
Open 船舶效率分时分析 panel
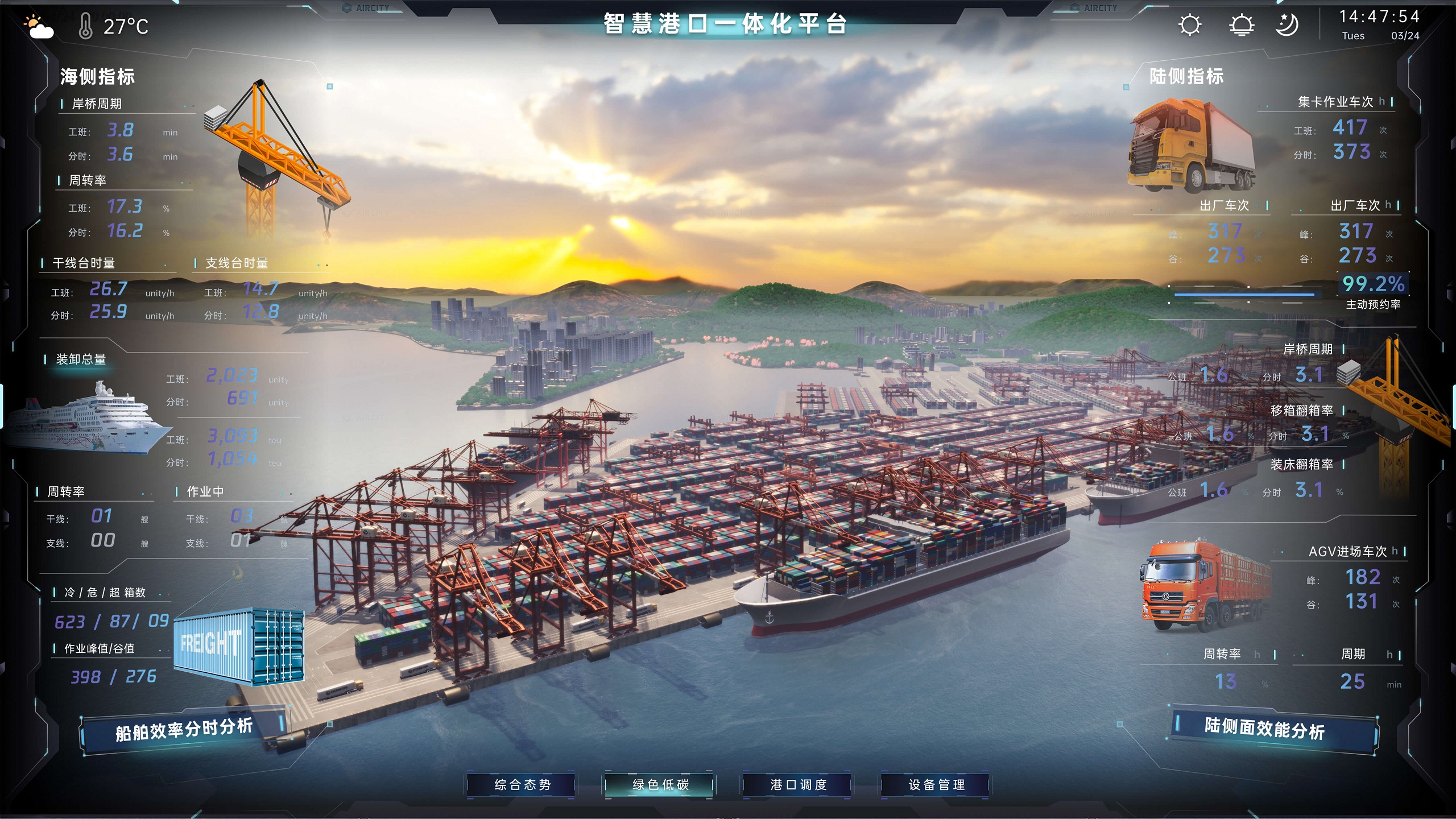point(183,730)
